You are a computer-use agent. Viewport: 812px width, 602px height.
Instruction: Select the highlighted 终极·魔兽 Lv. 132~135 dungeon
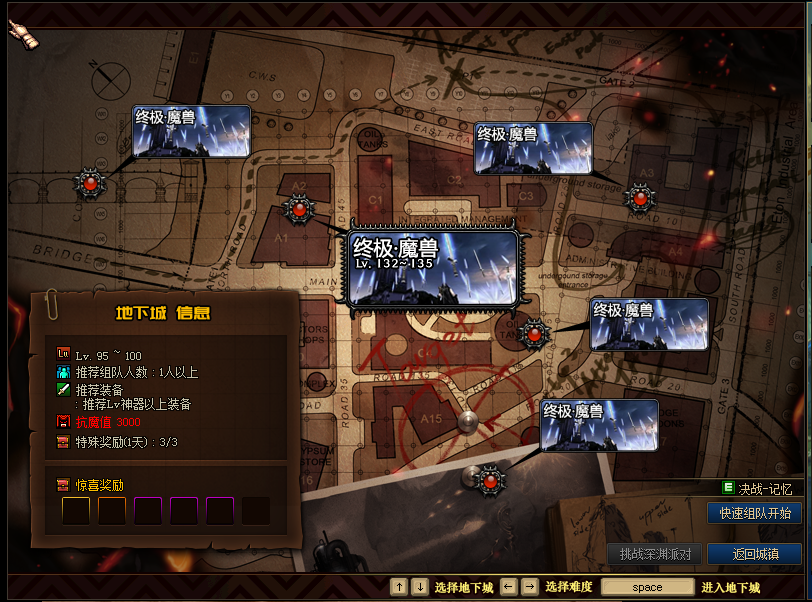[433, 267]
